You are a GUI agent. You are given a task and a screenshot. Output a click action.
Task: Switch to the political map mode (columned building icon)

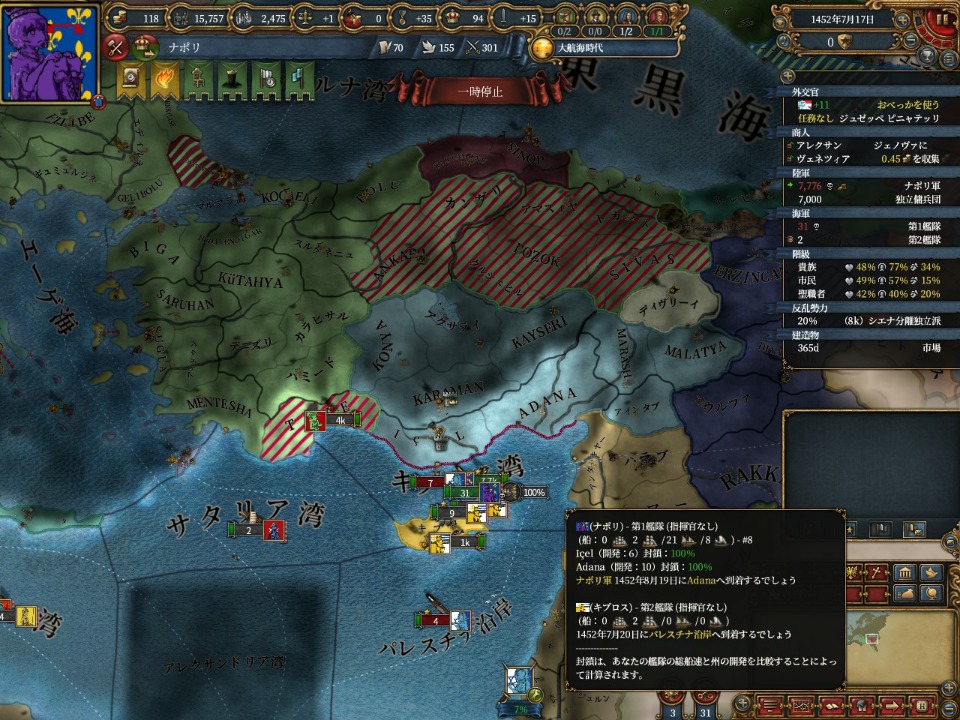pyautogui.click(x=906, y=572)
